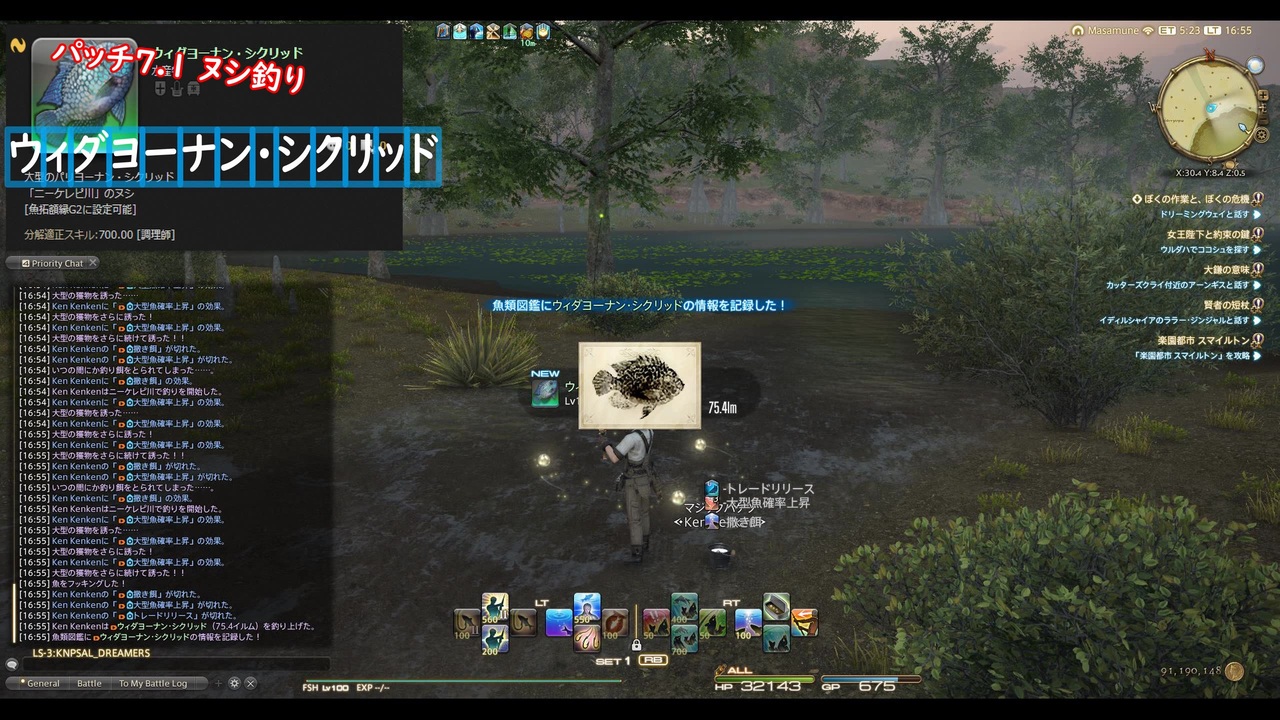Open the chat log settings gear

(234, 684)
